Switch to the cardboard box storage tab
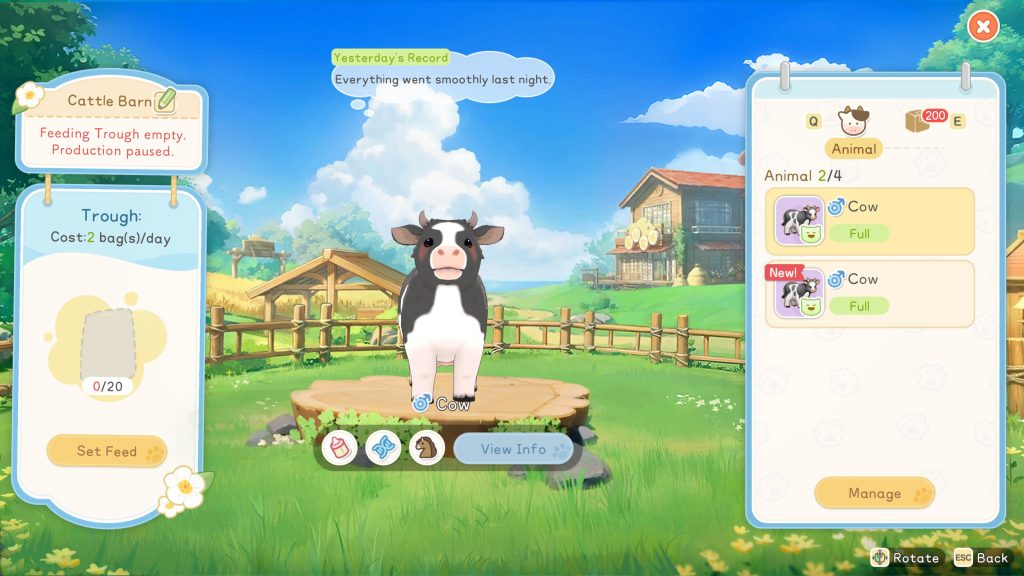The width and height of the screenshot is (1024, 576). tap(918, 121)
